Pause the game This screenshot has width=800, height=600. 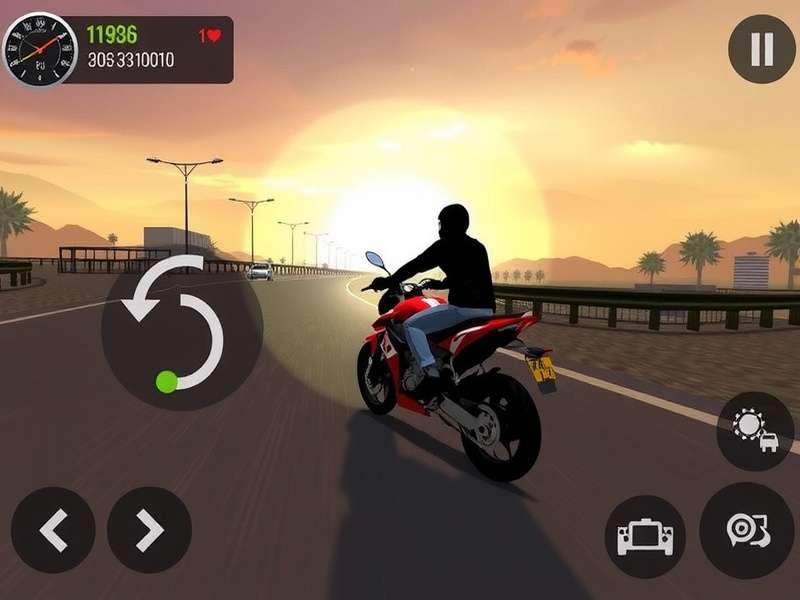(761, 49)
